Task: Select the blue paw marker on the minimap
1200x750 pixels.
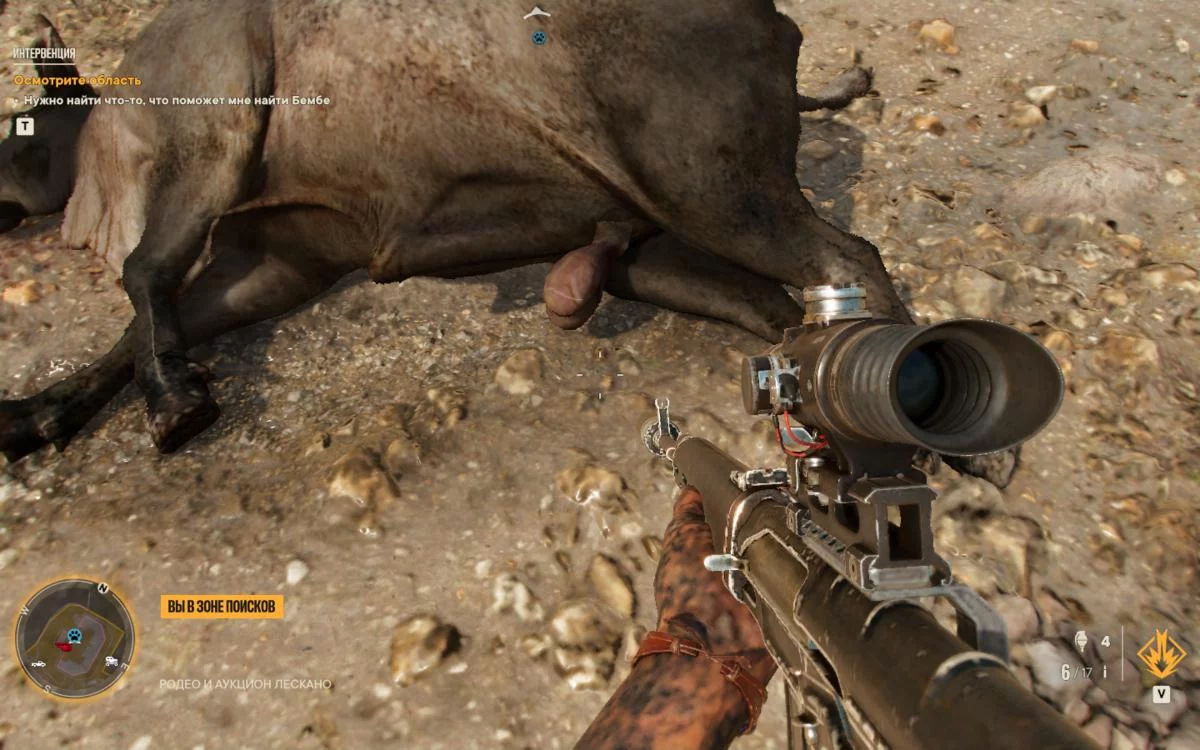Action: click(x=74, y=634)
